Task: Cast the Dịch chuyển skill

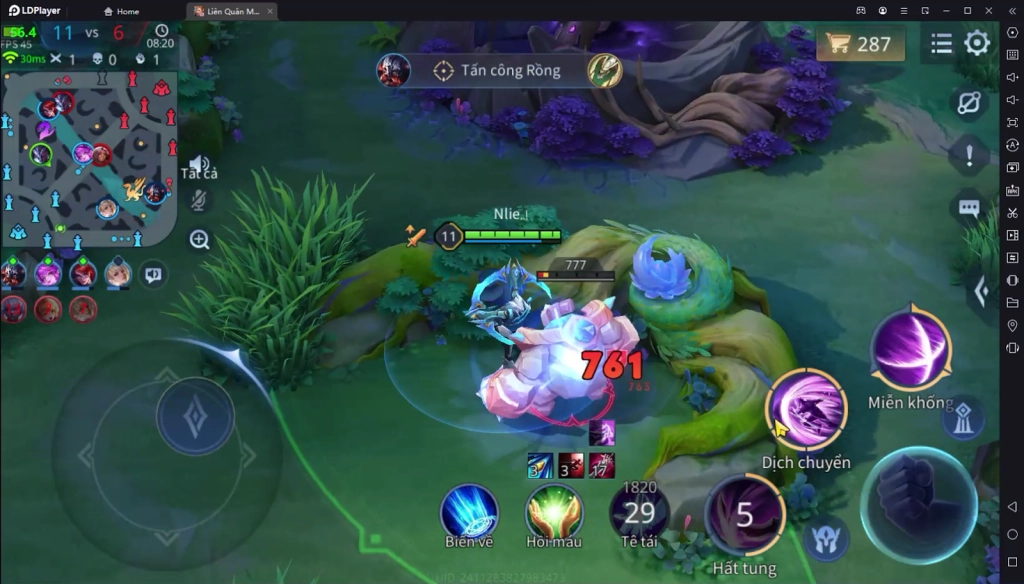Action: point(806,409)
